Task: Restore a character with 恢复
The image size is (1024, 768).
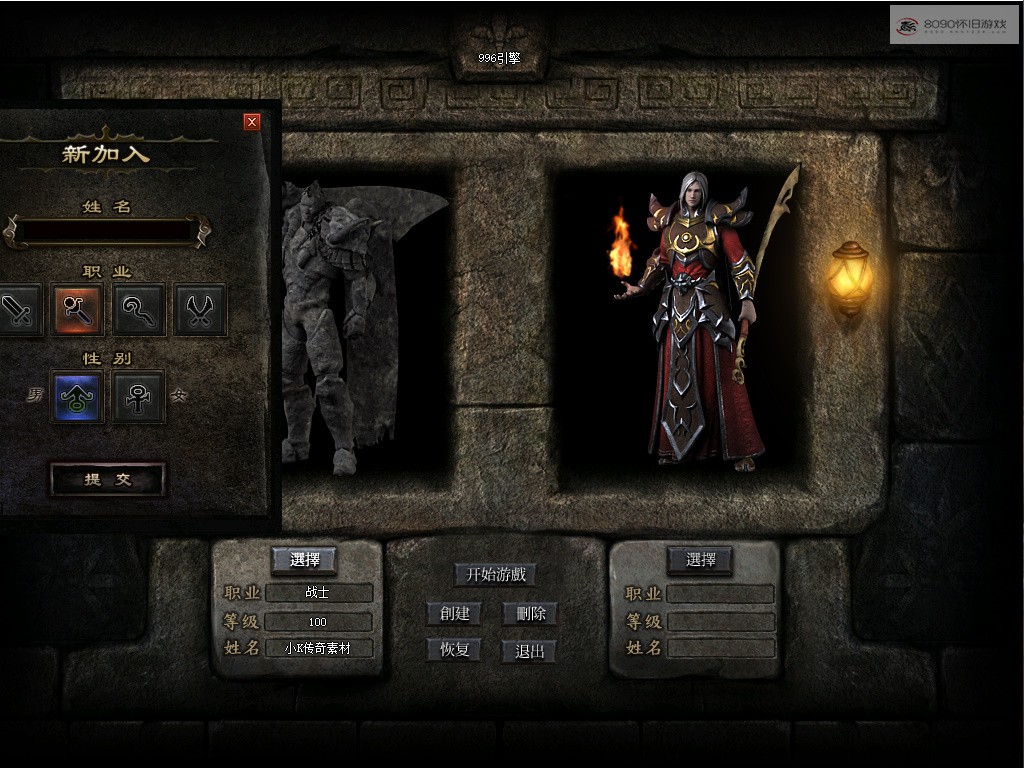Action: (x=454, y=650)
